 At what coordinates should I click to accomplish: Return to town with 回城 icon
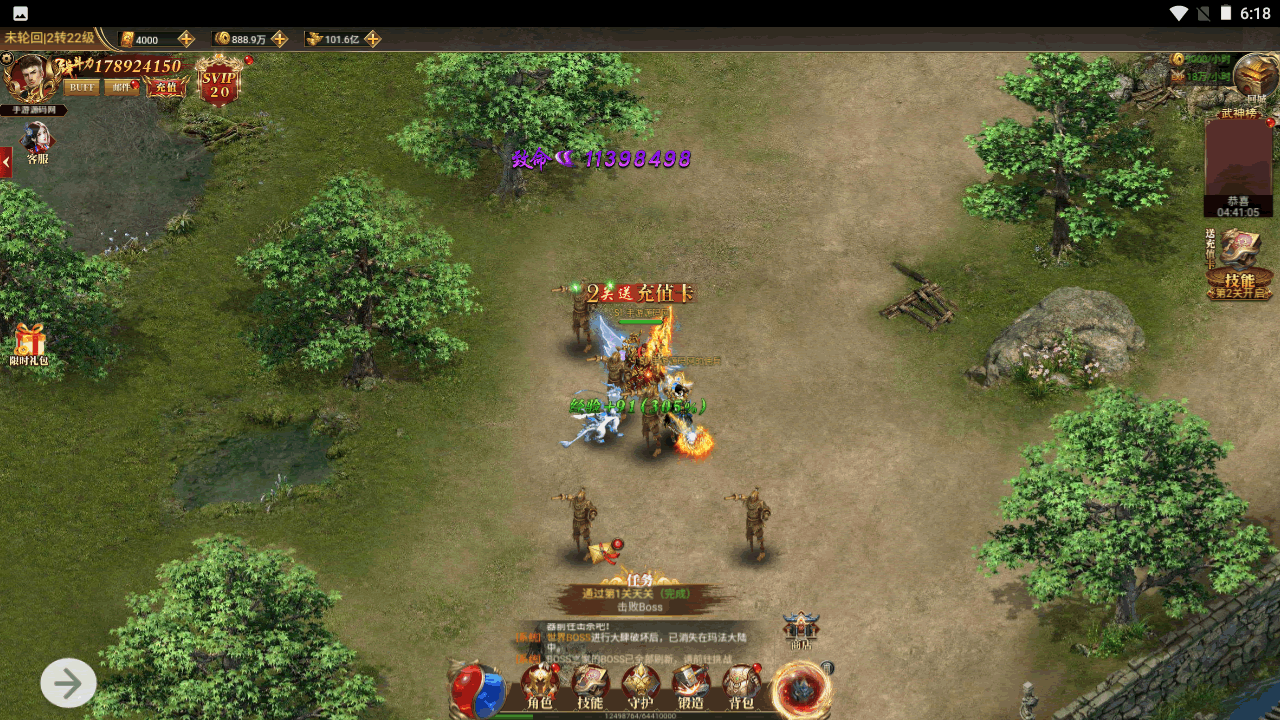coord(1254,78)
